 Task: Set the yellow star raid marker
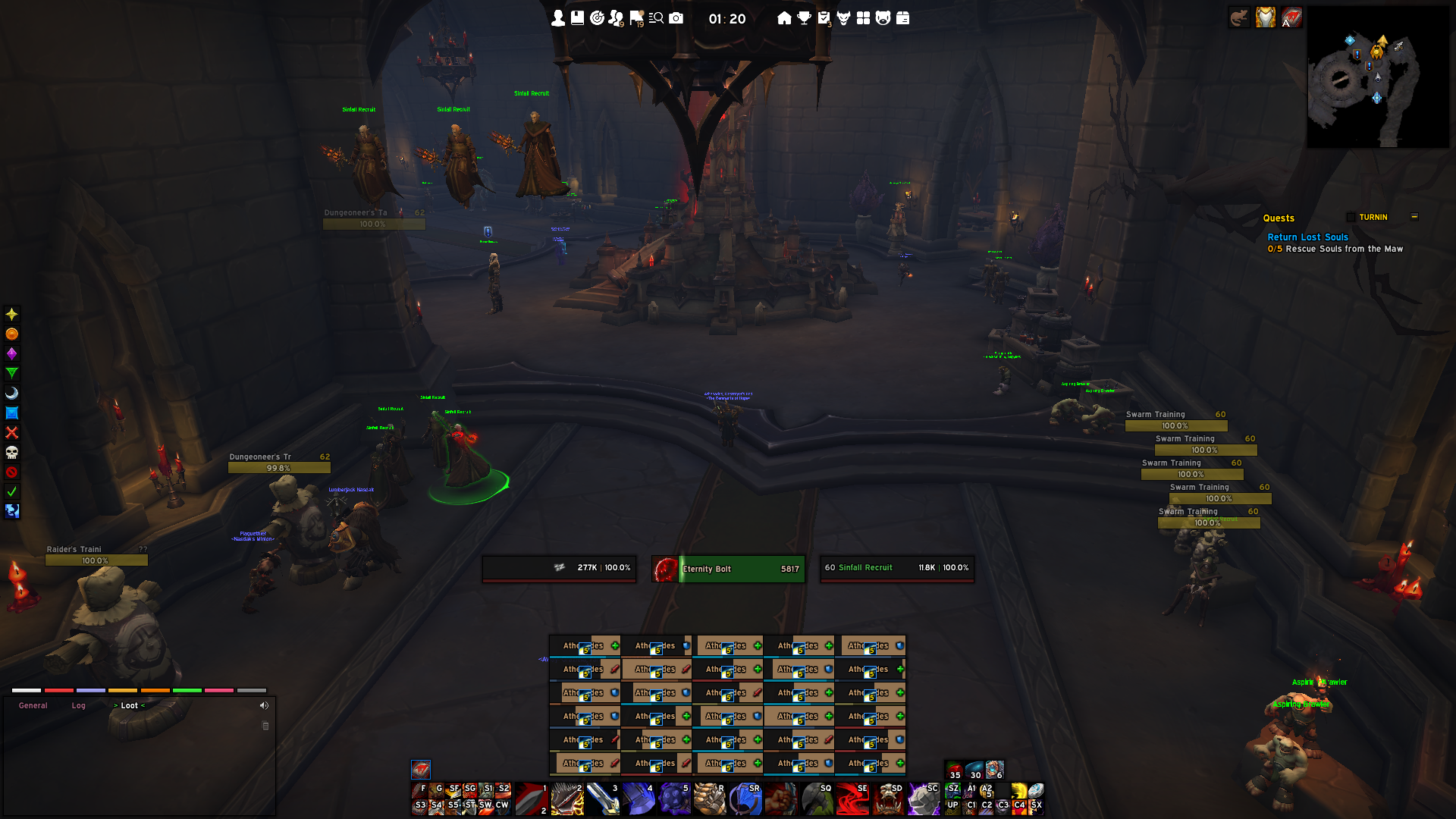pyautogui.click(x=11, y=314)
